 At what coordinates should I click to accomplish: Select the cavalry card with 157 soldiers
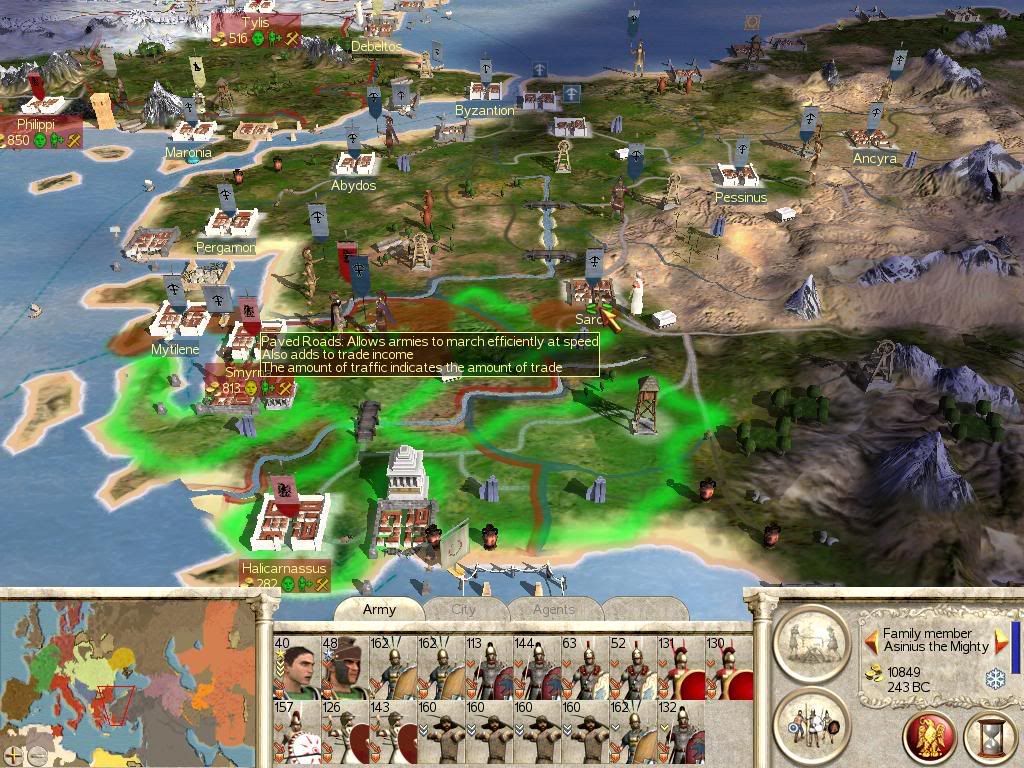point(296,732)
